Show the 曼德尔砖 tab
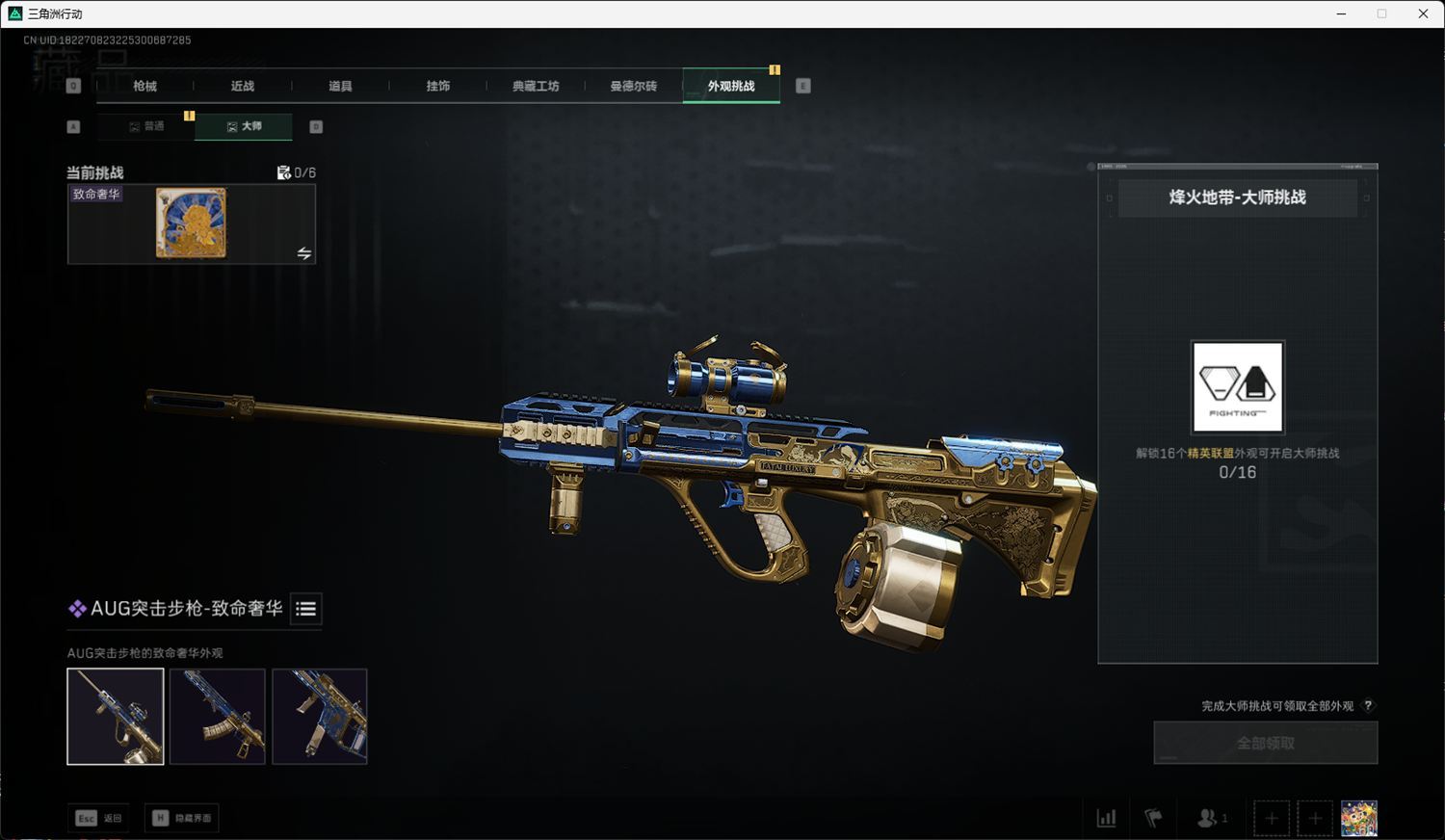The height and width of the screenshot is (840, 1445). 633,86
